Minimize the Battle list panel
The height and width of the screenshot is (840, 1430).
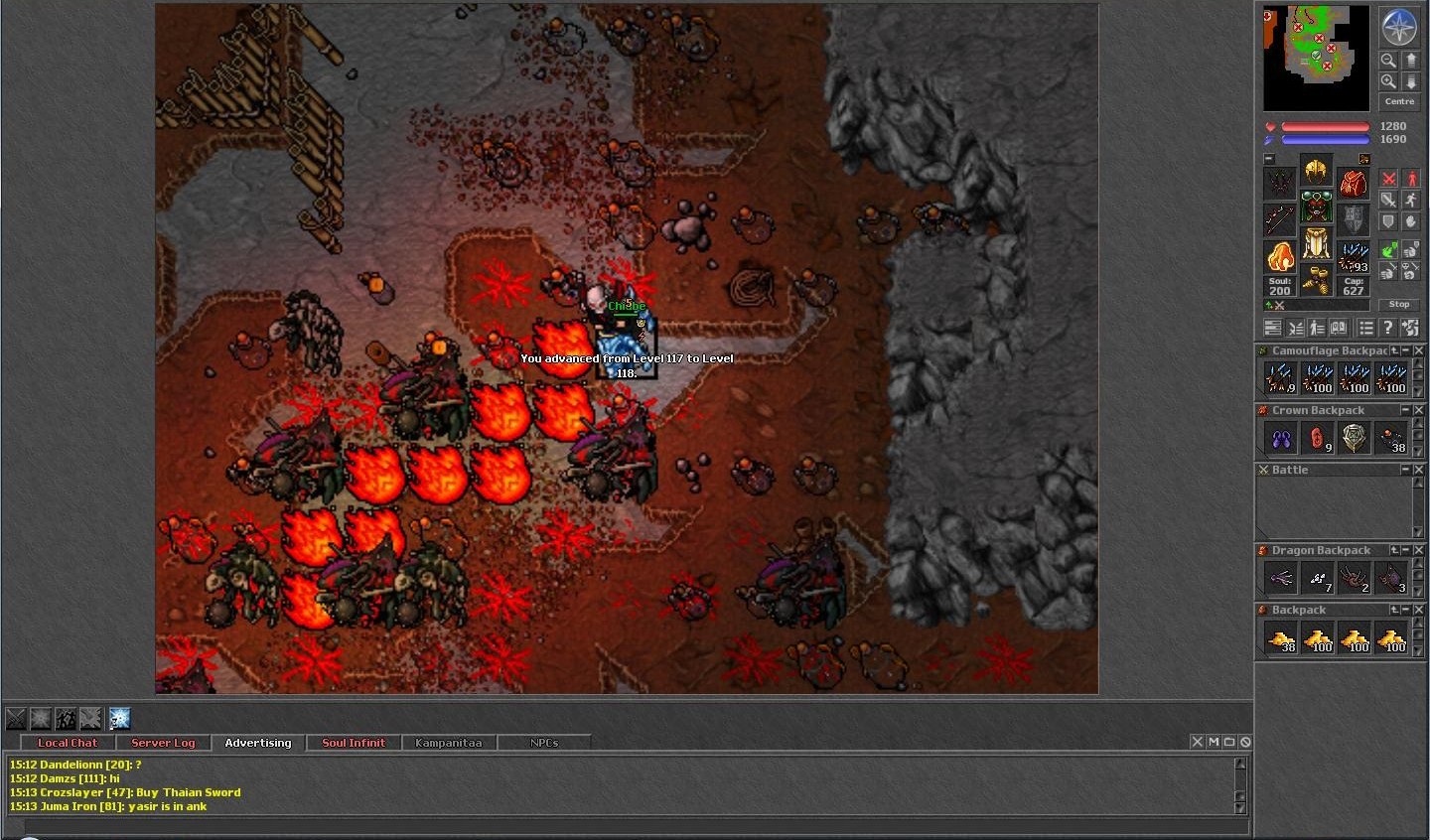[x=1405, y=470]
